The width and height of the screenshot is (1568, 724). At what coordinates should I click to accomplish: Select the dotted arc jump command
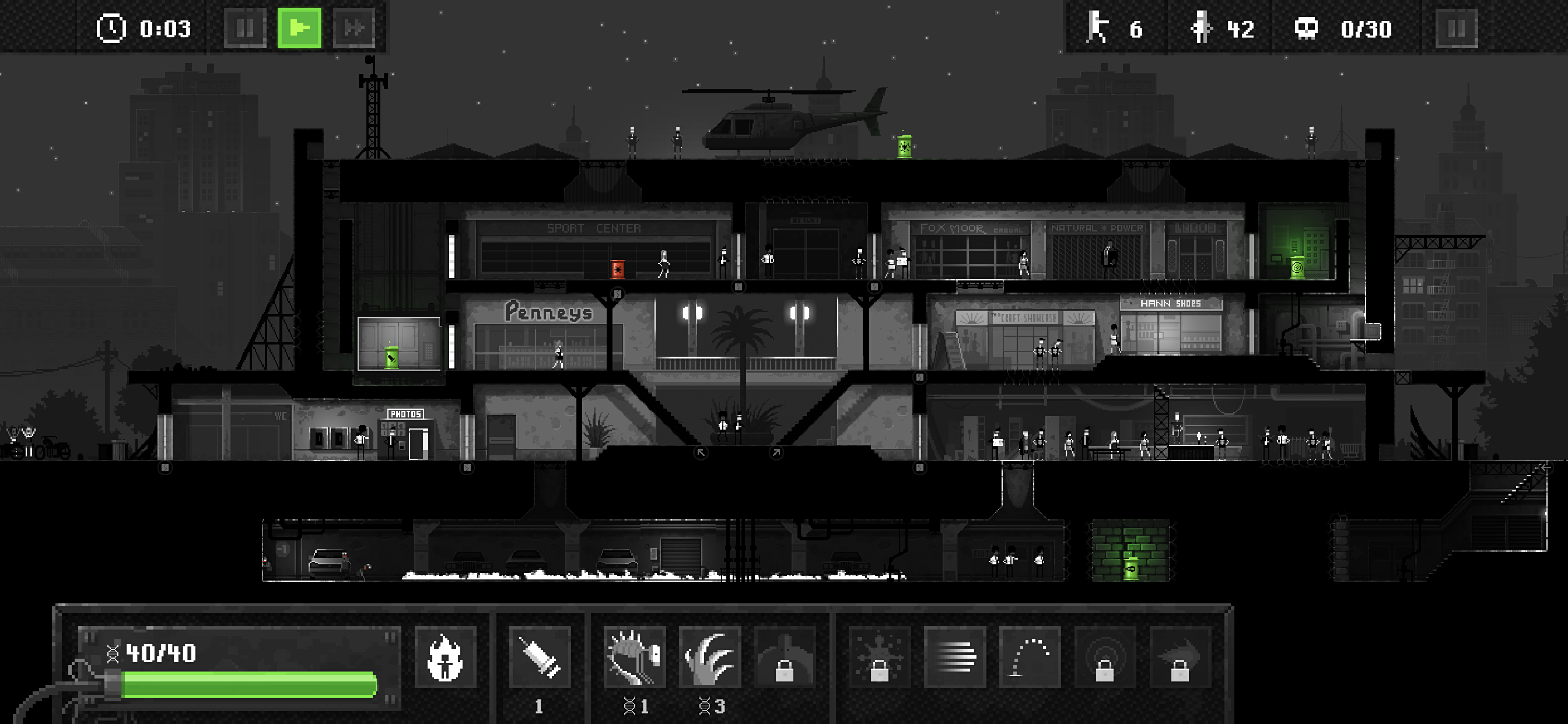point(1030,657)
